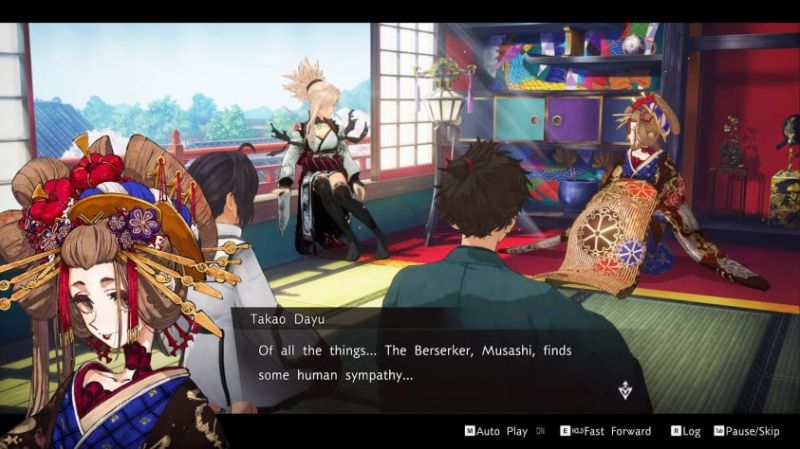Activate Fast Forward for the dialogue

tap(611, 431)
